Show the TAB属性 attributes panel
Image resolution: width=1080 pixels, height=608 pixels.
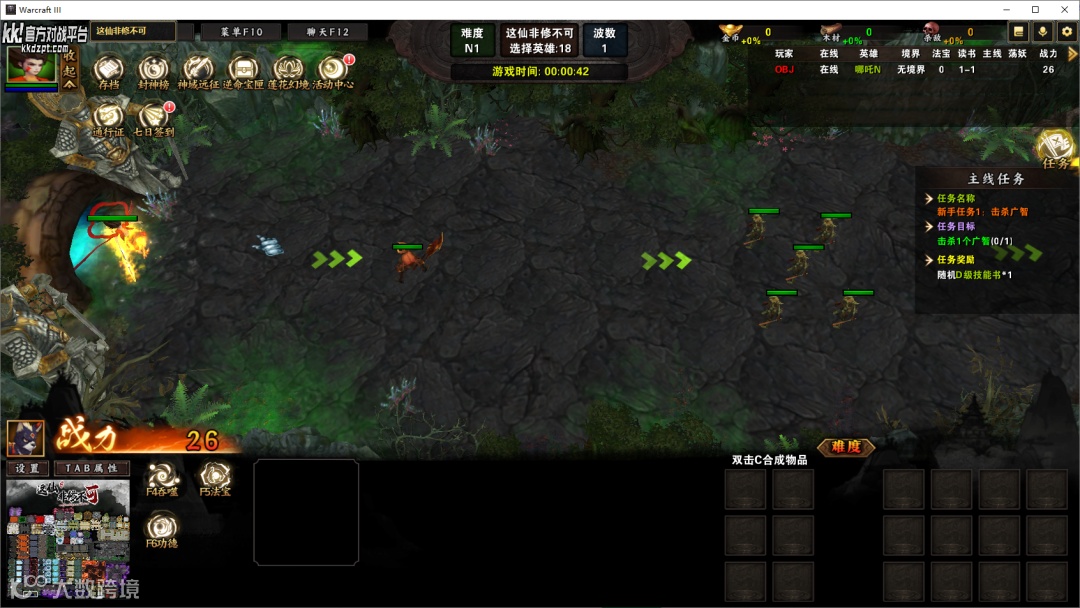pyautogui.click(x=92, y=468)
